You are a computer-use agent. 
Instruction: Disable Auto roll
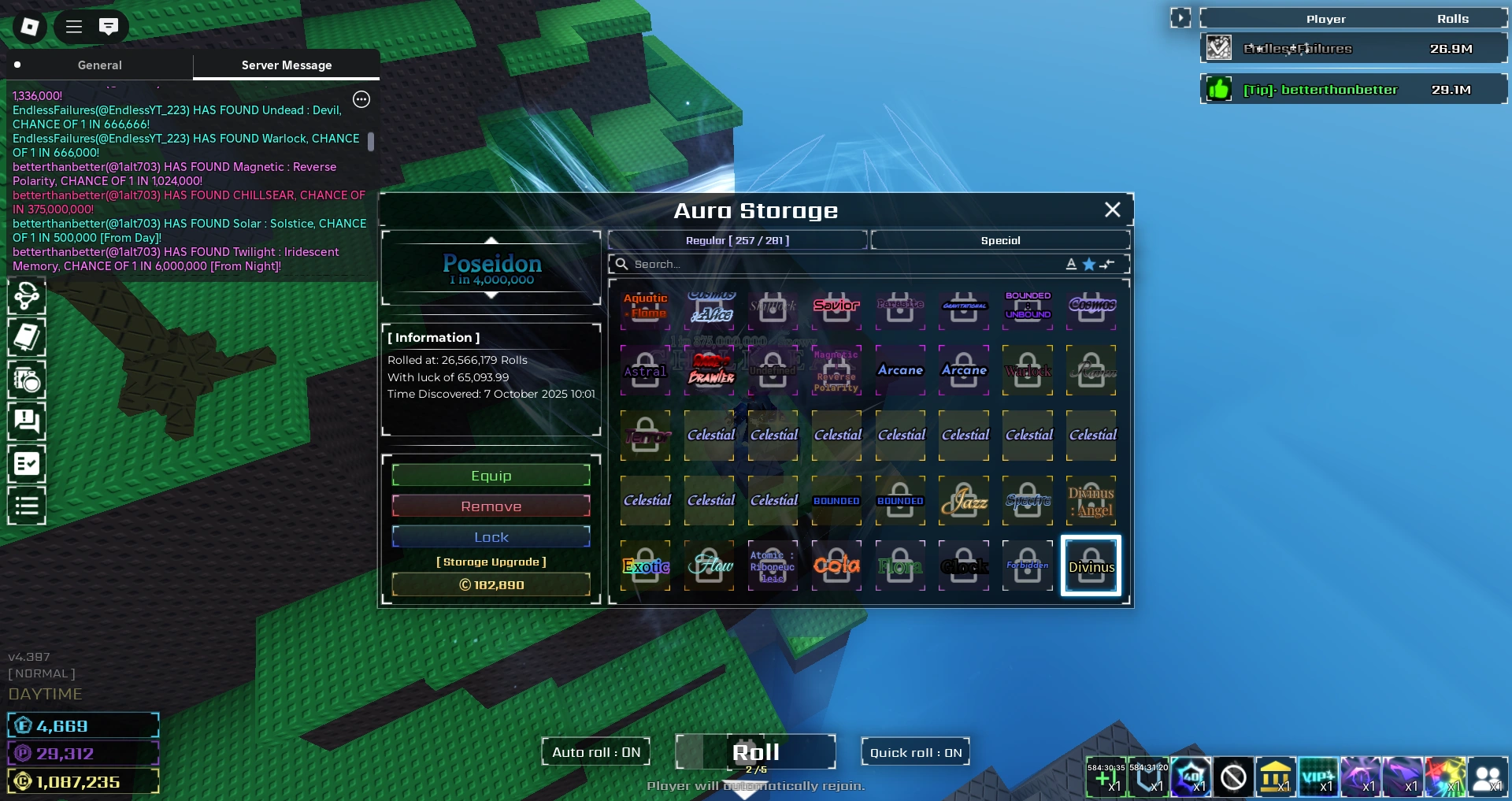click(595, 751)
